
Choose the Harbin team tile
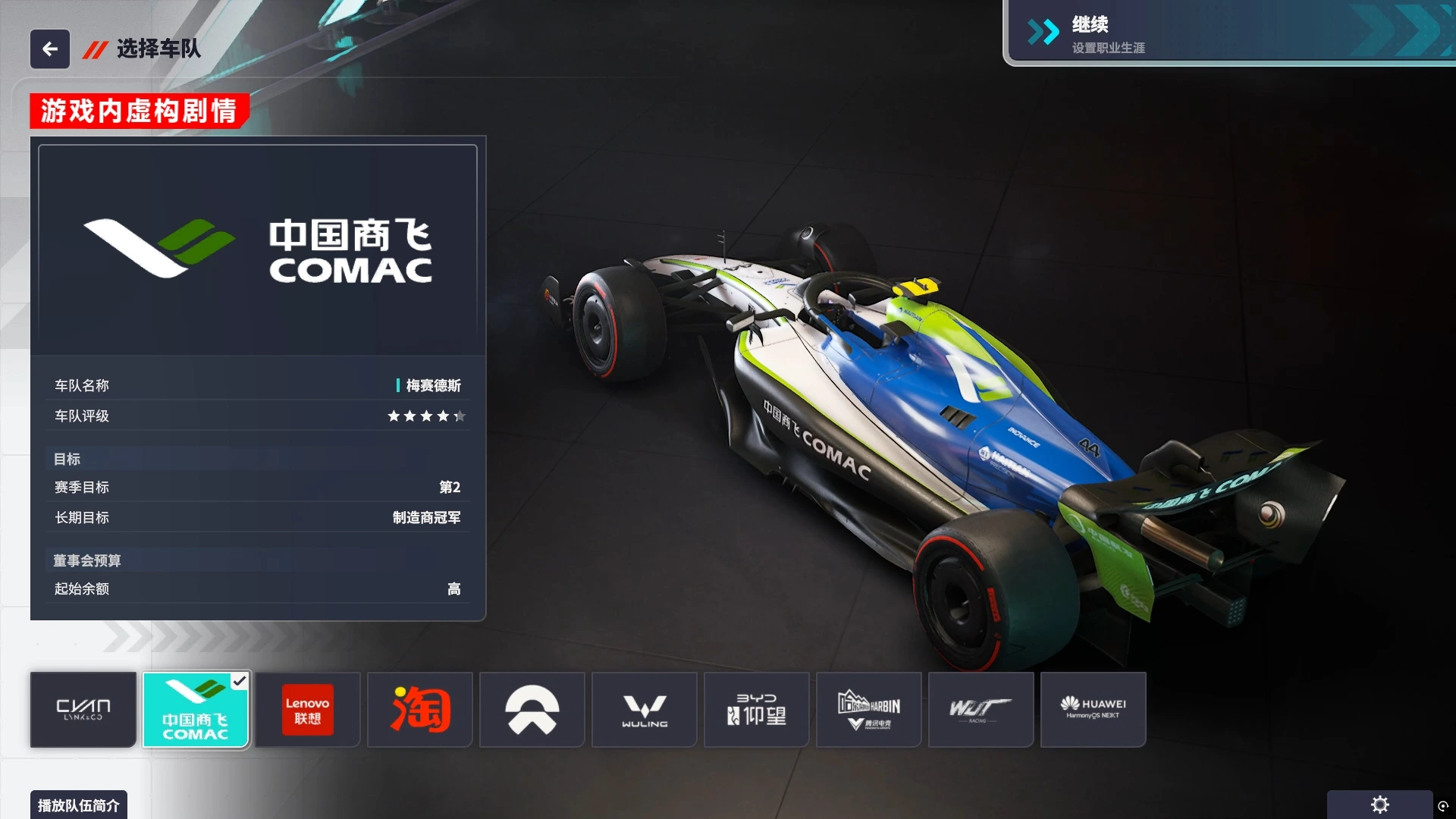pos(869,710)
